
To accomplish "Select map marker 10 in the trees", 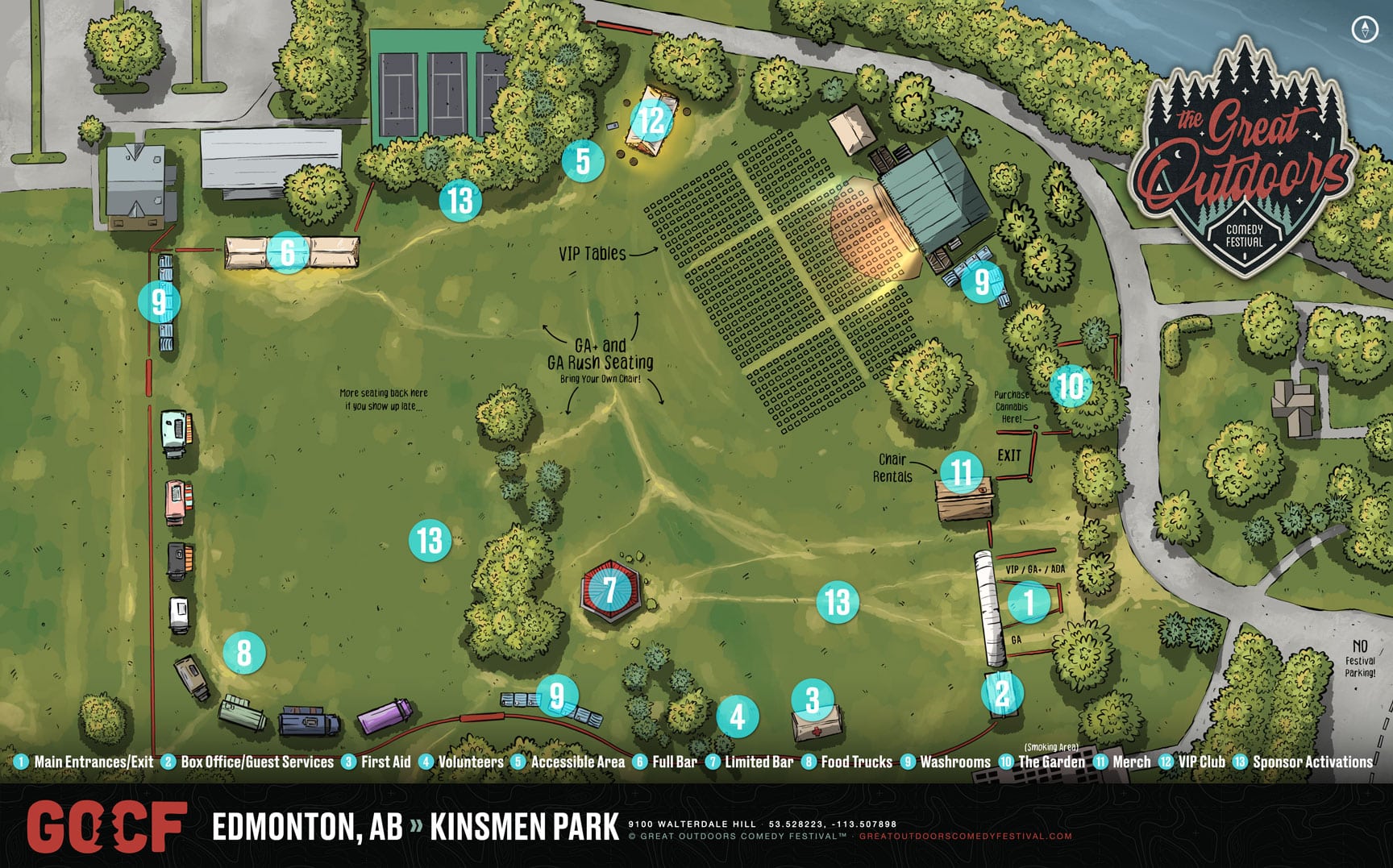I will 1071,386.
